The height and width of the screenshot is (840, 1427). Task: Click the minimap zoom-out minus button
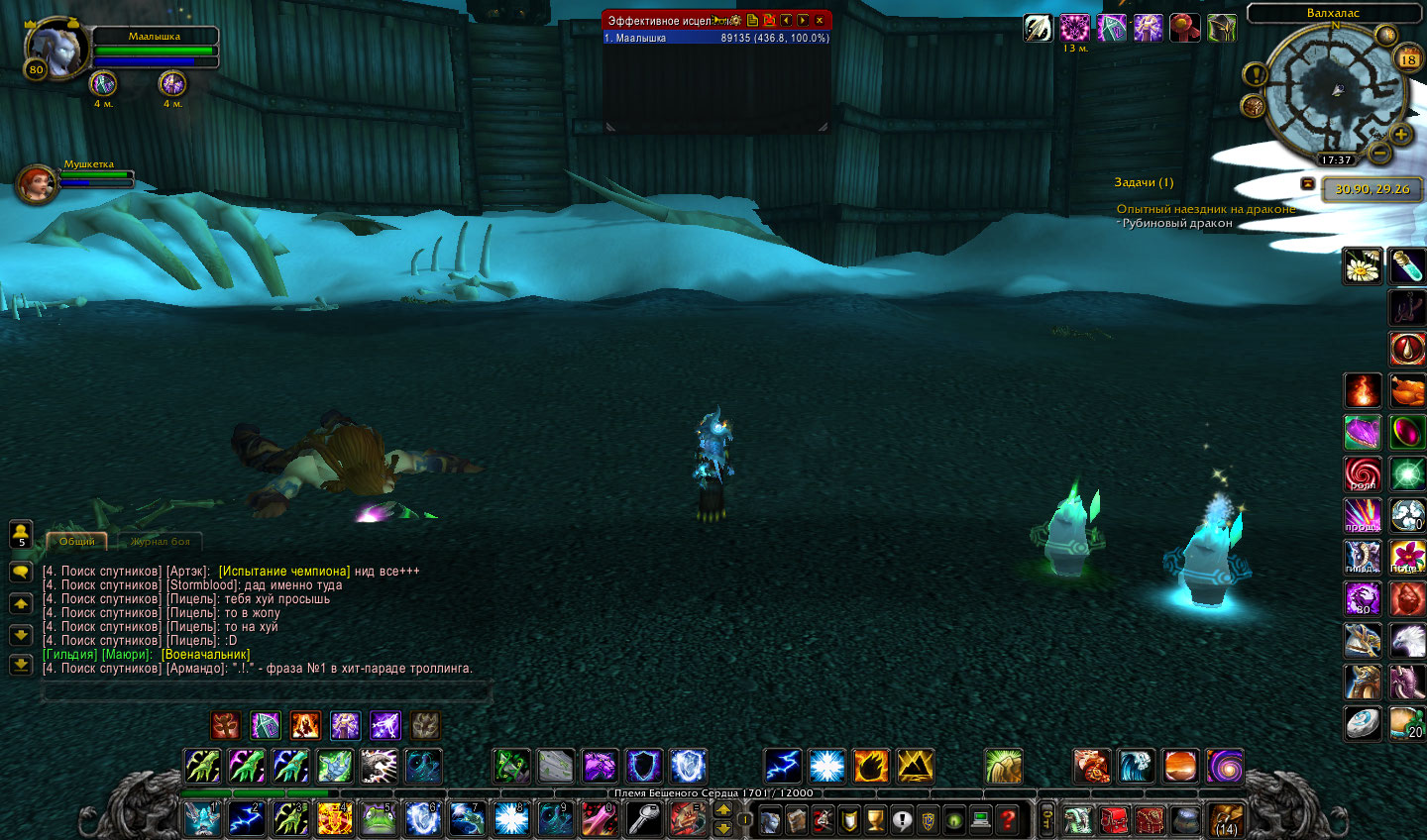pos(1378,154)
